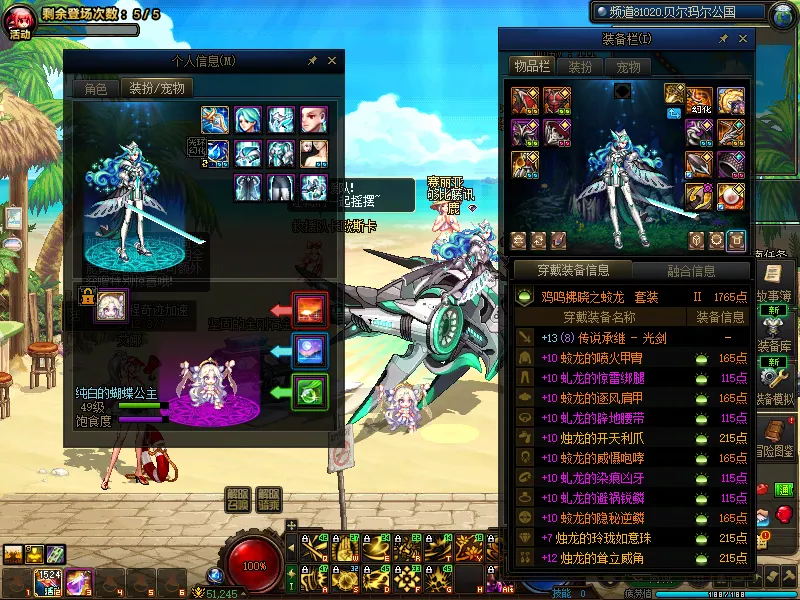Activate the blue moon pet skill icon
This screenshot has width=800, height=600.
[x=309, y=351]
